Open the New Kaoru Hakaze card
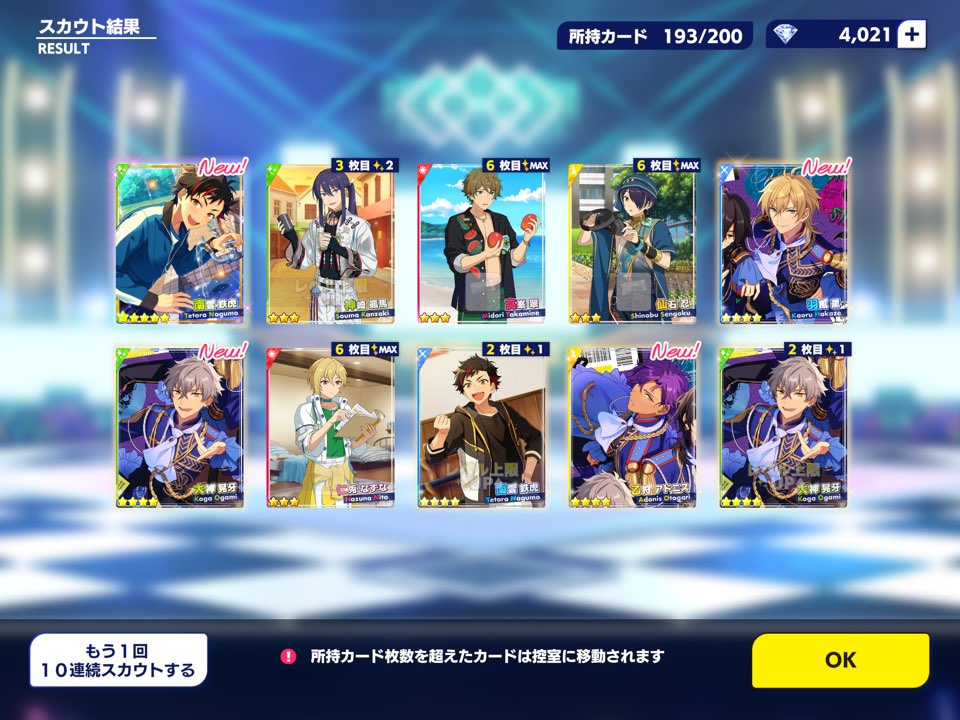Image resolution: width=960 pixels, height=720 pixels. coord(784,243)
